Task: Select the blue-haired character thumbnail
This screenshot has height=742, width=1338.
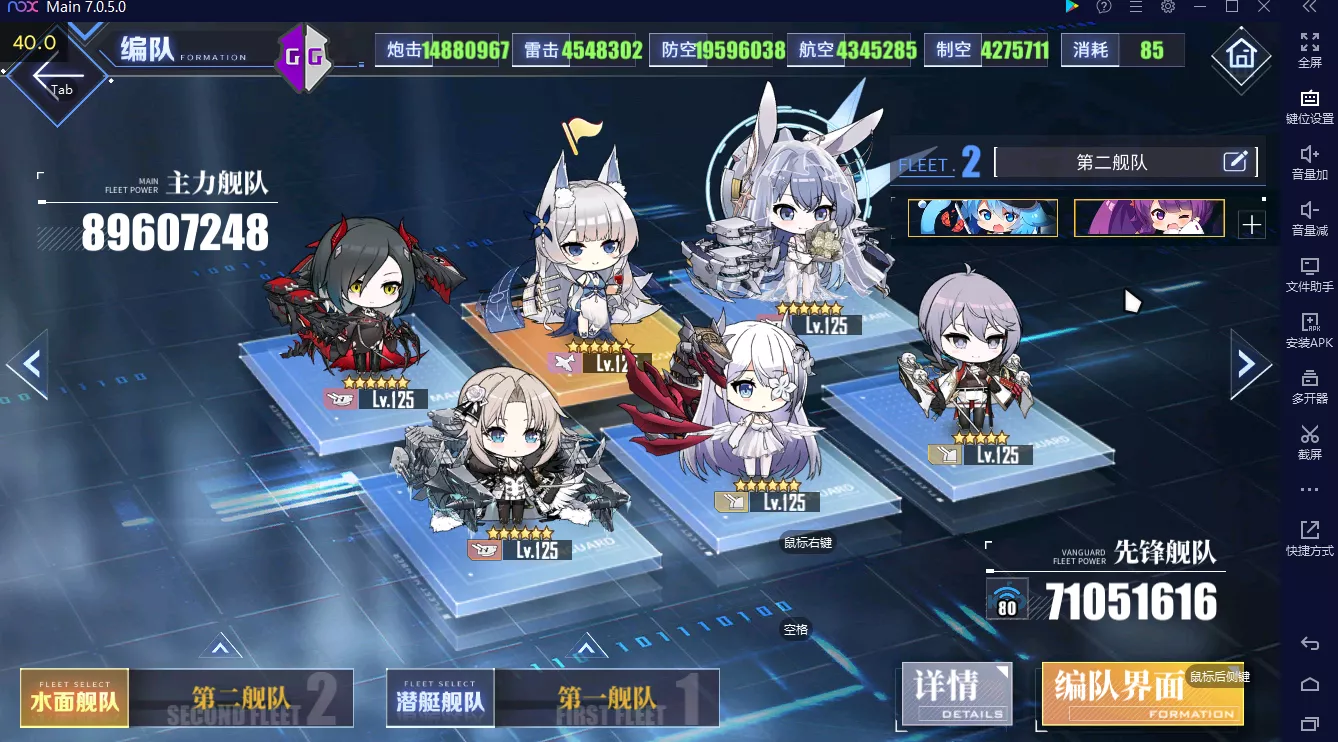Action: [982, 218]
